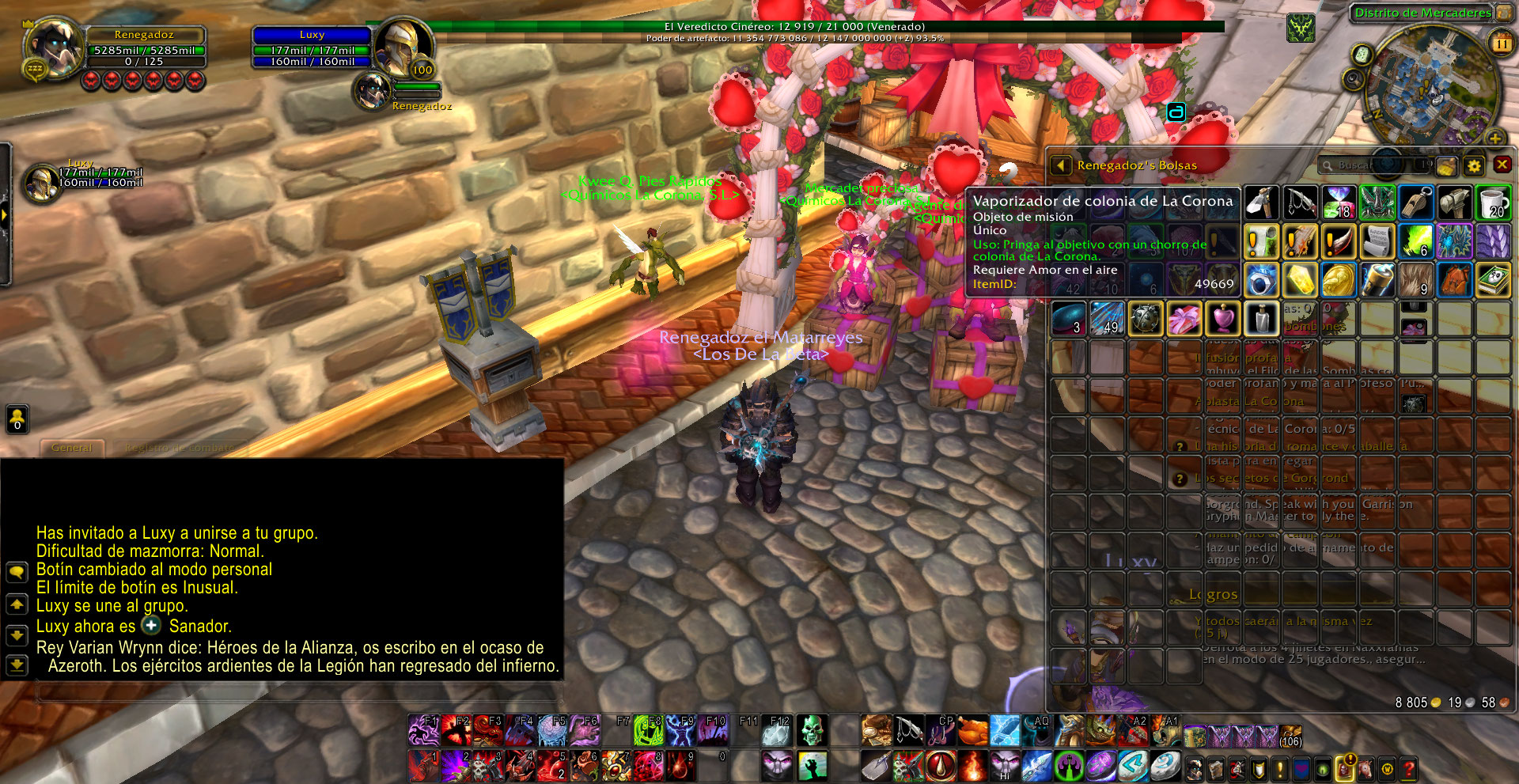Activate the F8 green rune ability
Viewport: 1519px width, 784px height.
tap(648, 730)
